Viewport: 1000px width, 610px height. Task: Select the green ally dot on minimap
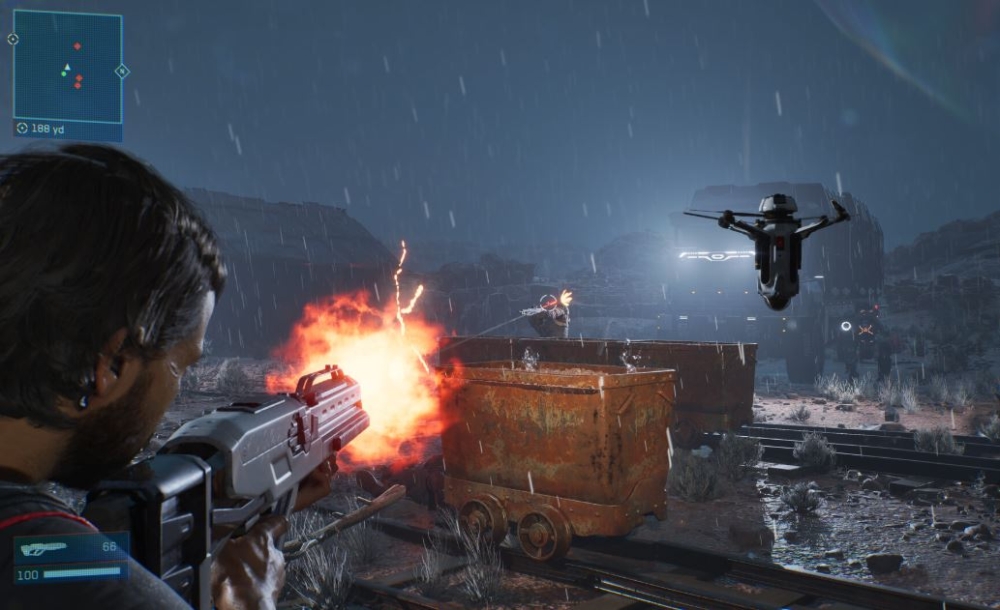(x=62, y=73)
